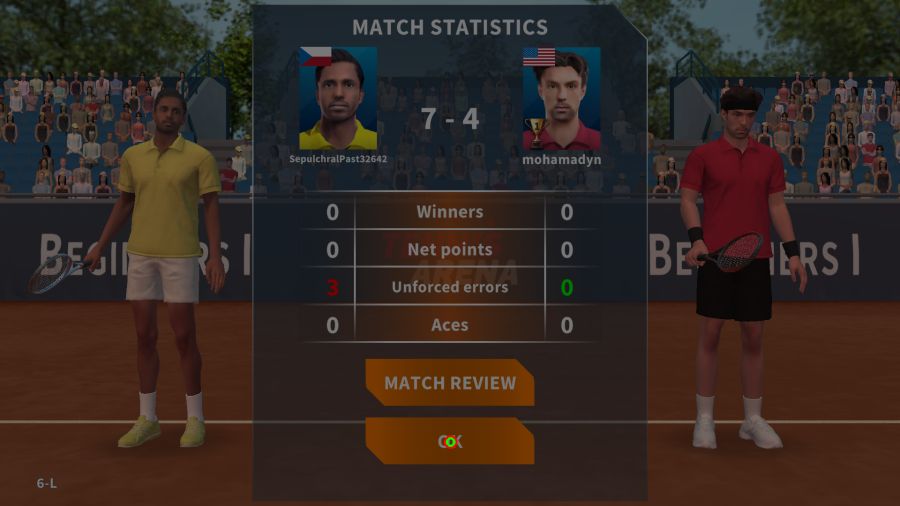View mohamadyn's player portrait
Image resolution: width=900 pixels, height=506 pixels.
[x=561, y=98]
